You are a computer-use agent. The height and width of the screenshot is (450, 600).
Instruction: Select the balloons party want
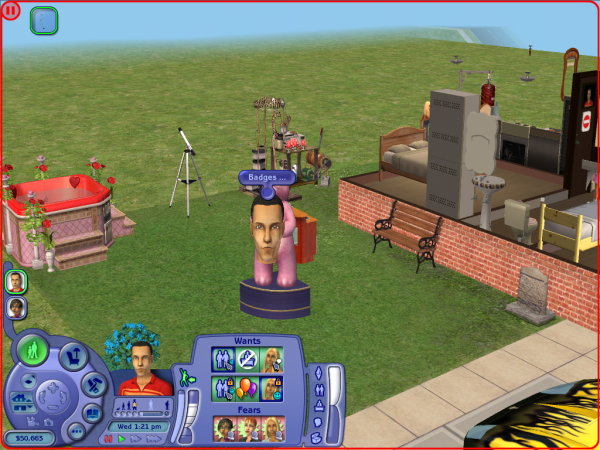click(x=245, y=387)
